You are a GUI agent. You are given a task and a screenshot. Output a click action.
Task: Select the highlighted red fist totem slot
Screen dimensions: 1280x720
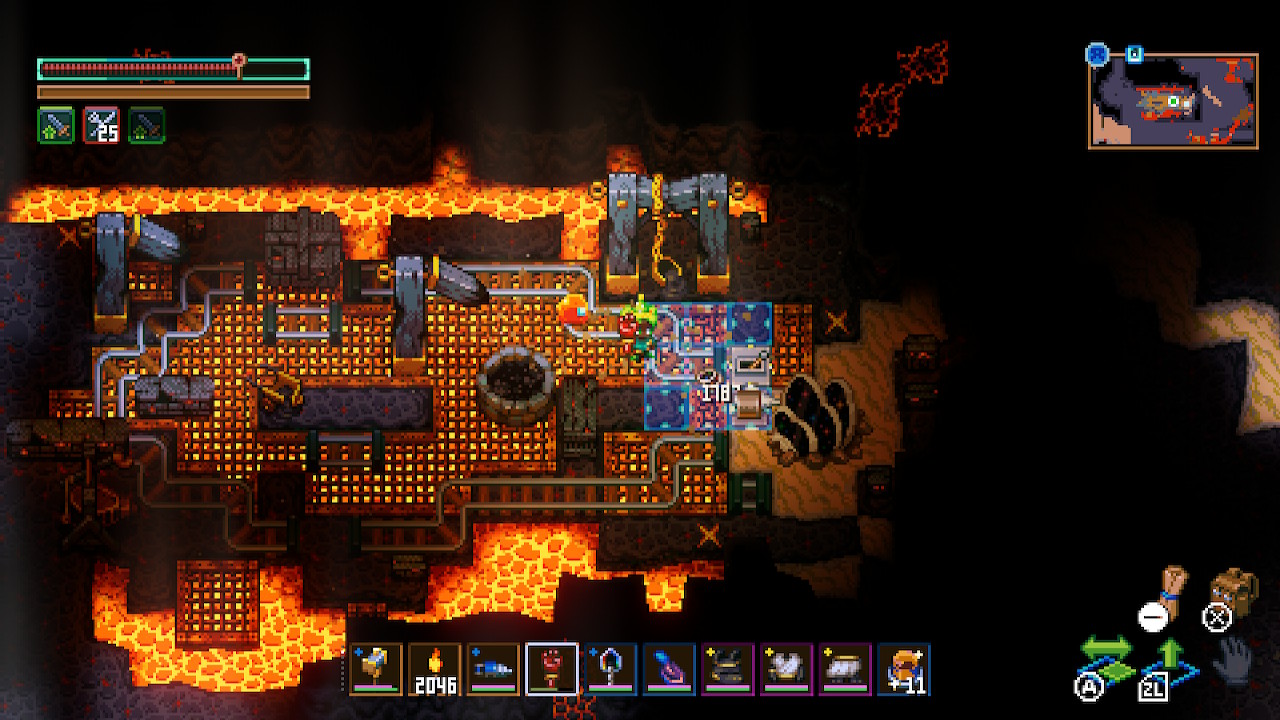pyautogui.click(x=552, y=668)
